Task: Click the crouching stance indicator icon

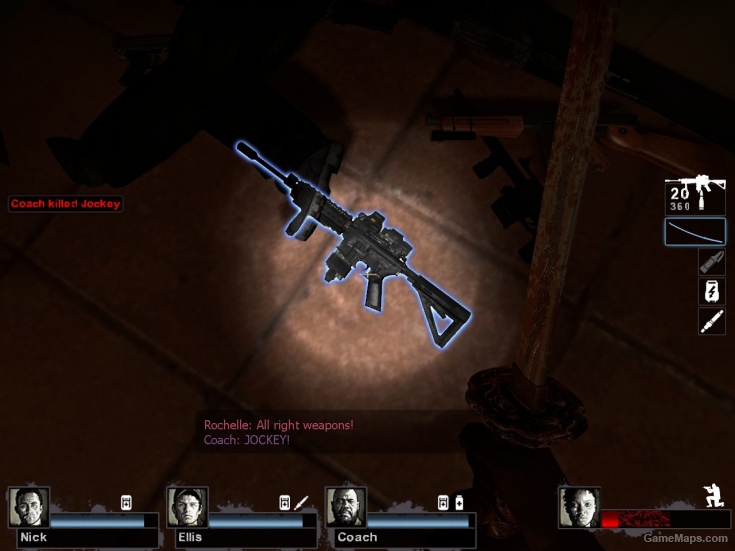Action: [714, 497]
